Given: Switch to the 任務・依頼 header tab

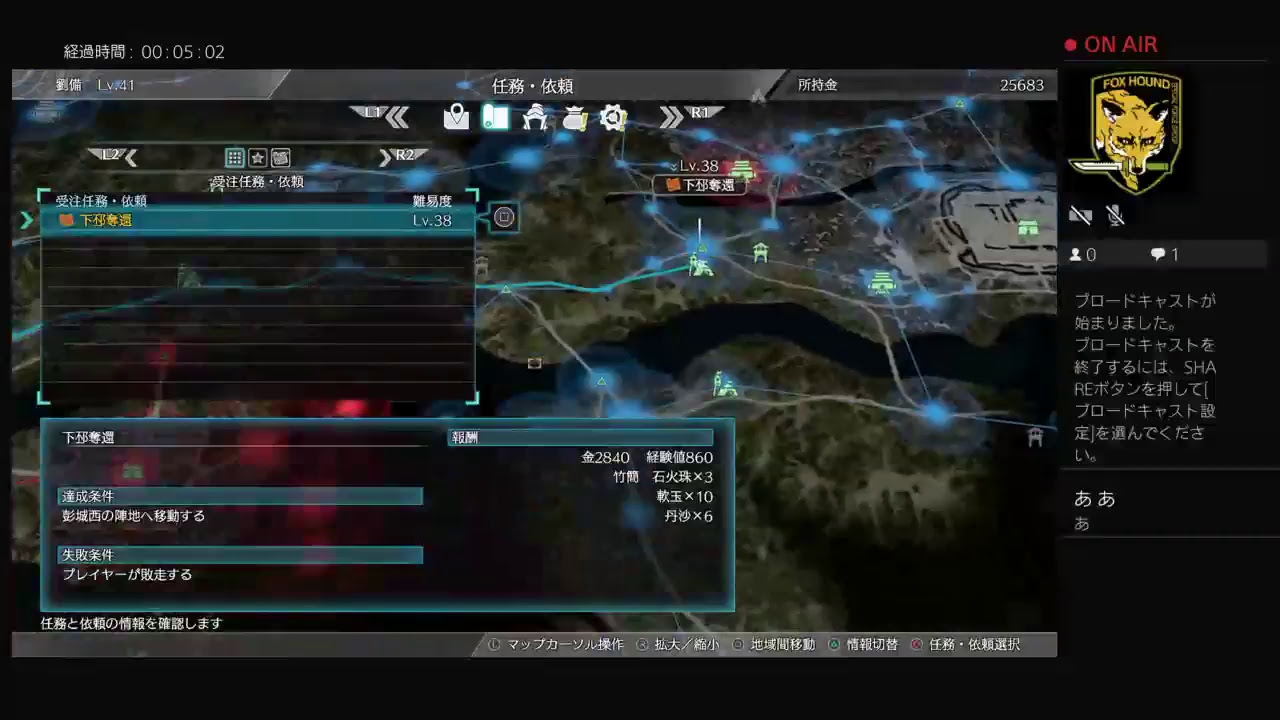Looking at the screenshot, I should [x=531, y=86].
